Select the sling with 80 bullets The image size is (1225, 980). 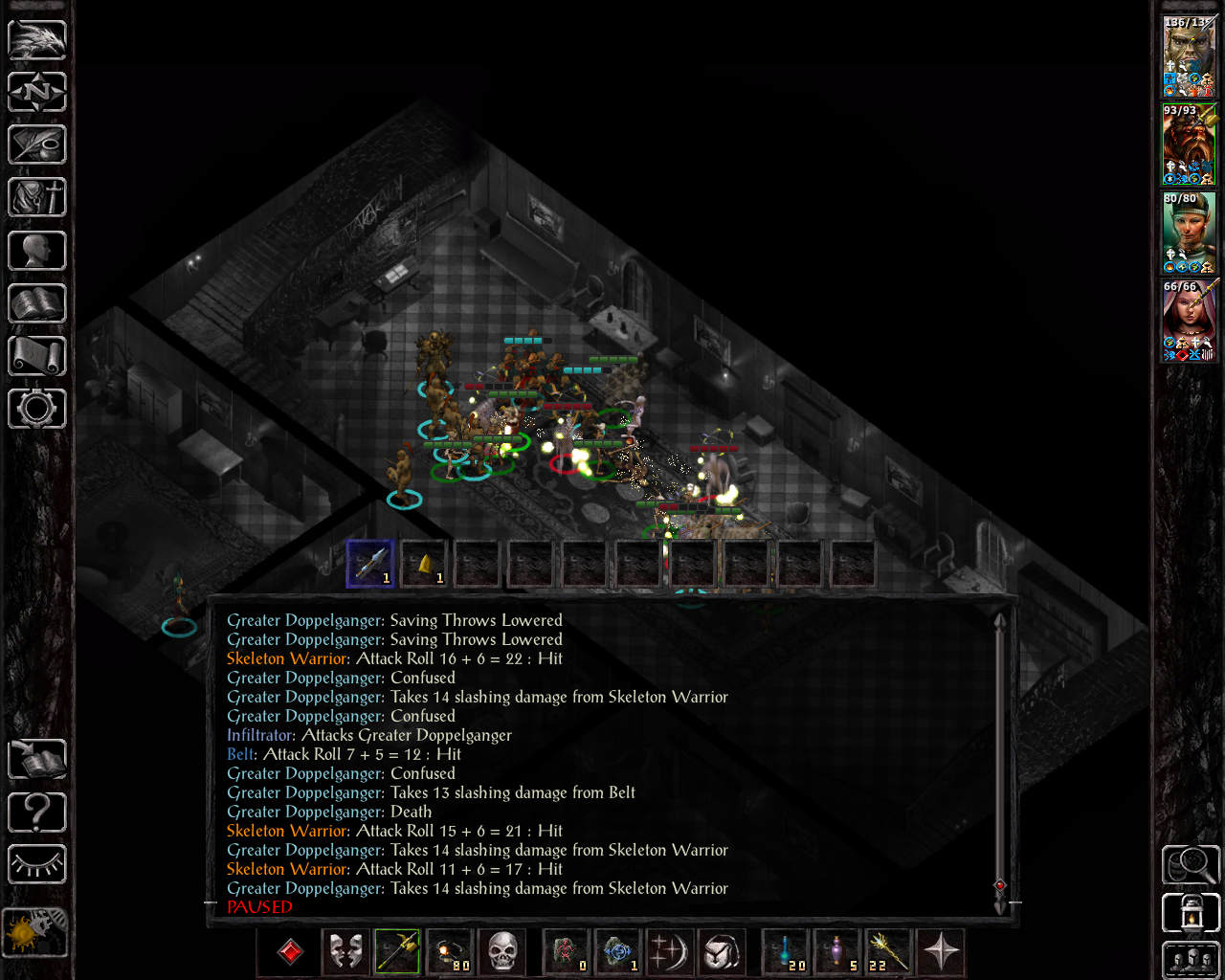click(451, 952)
